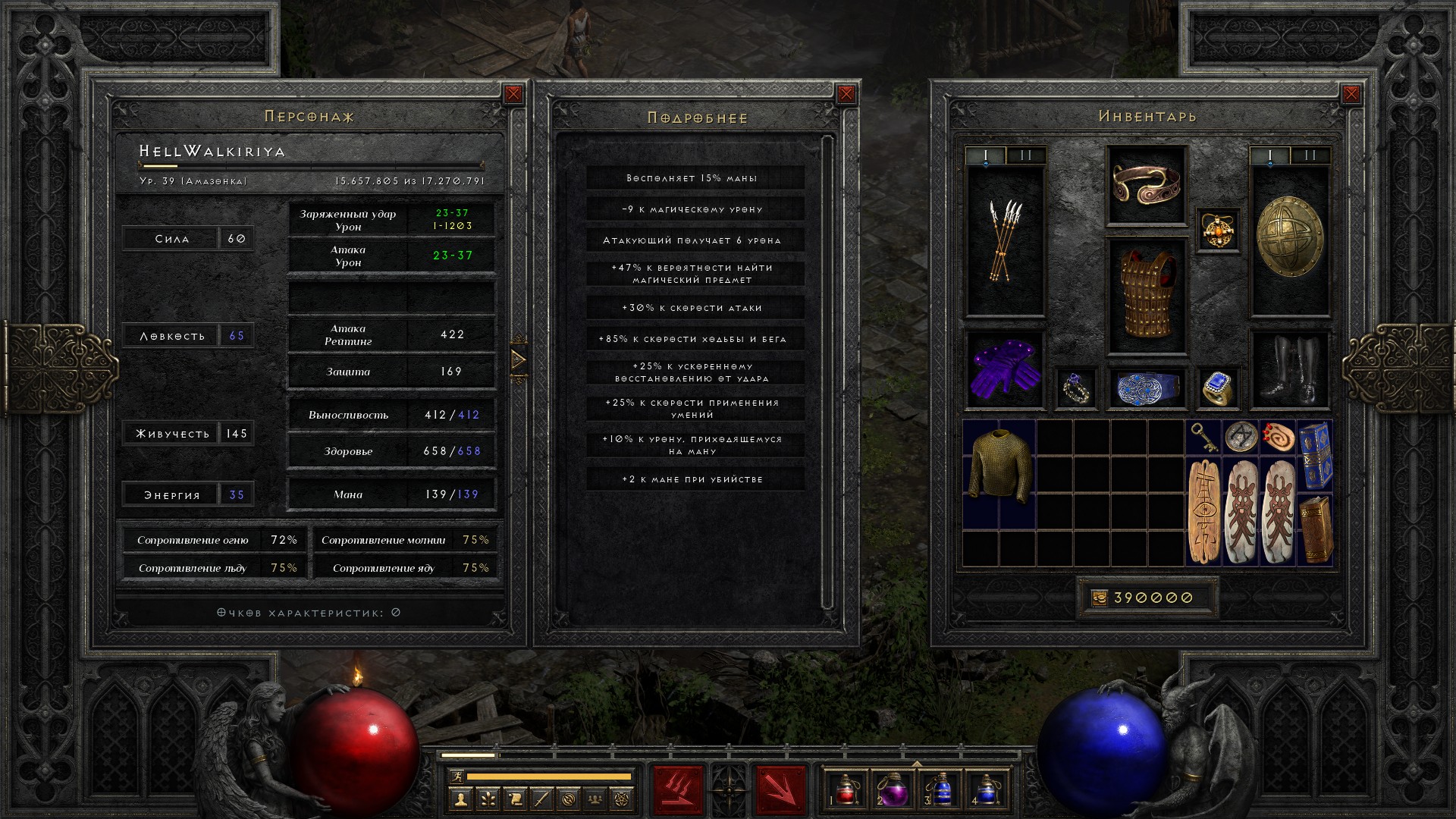Select the equipped blue belt slot

[x=1146, y=388]
